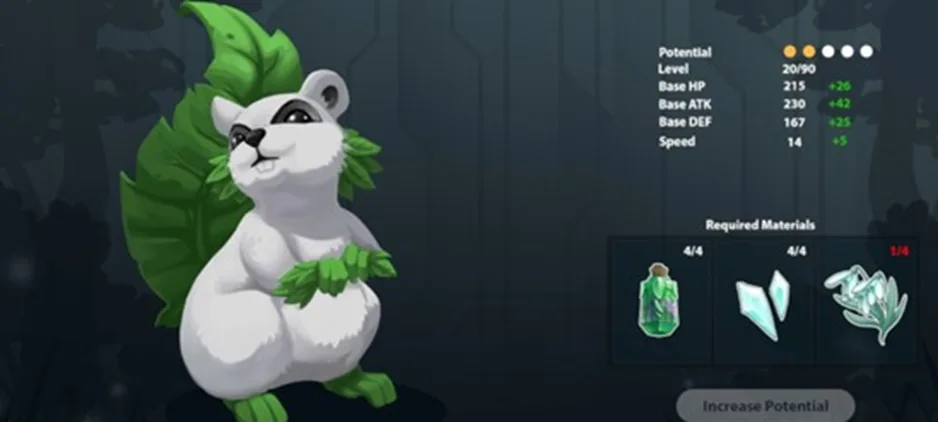
Task: Inspect the frosted herb sprig material
Action: pos(866,301)
